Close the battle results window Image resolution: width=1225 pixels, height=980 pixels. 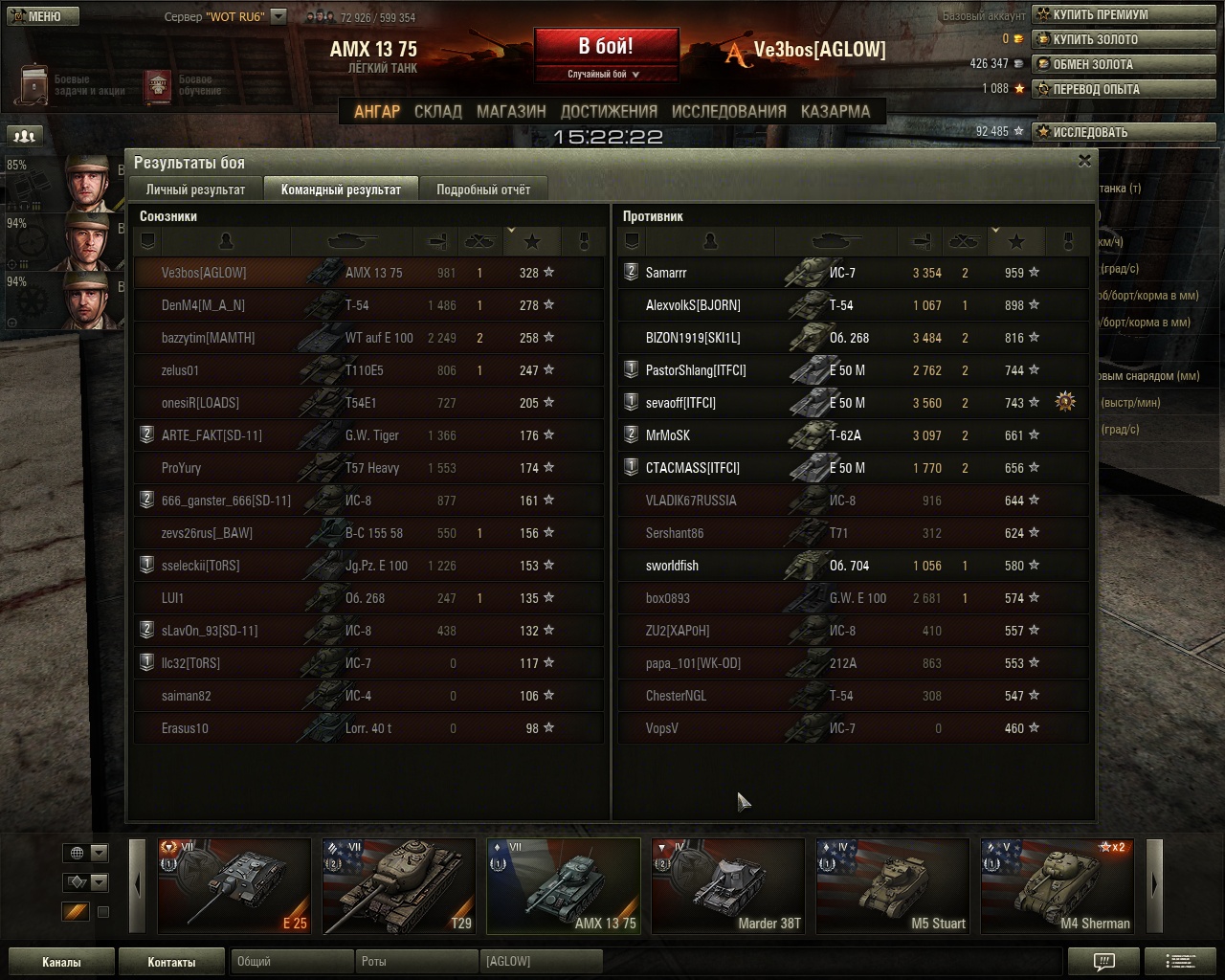pyautogui.click(x=1084, y=161)
